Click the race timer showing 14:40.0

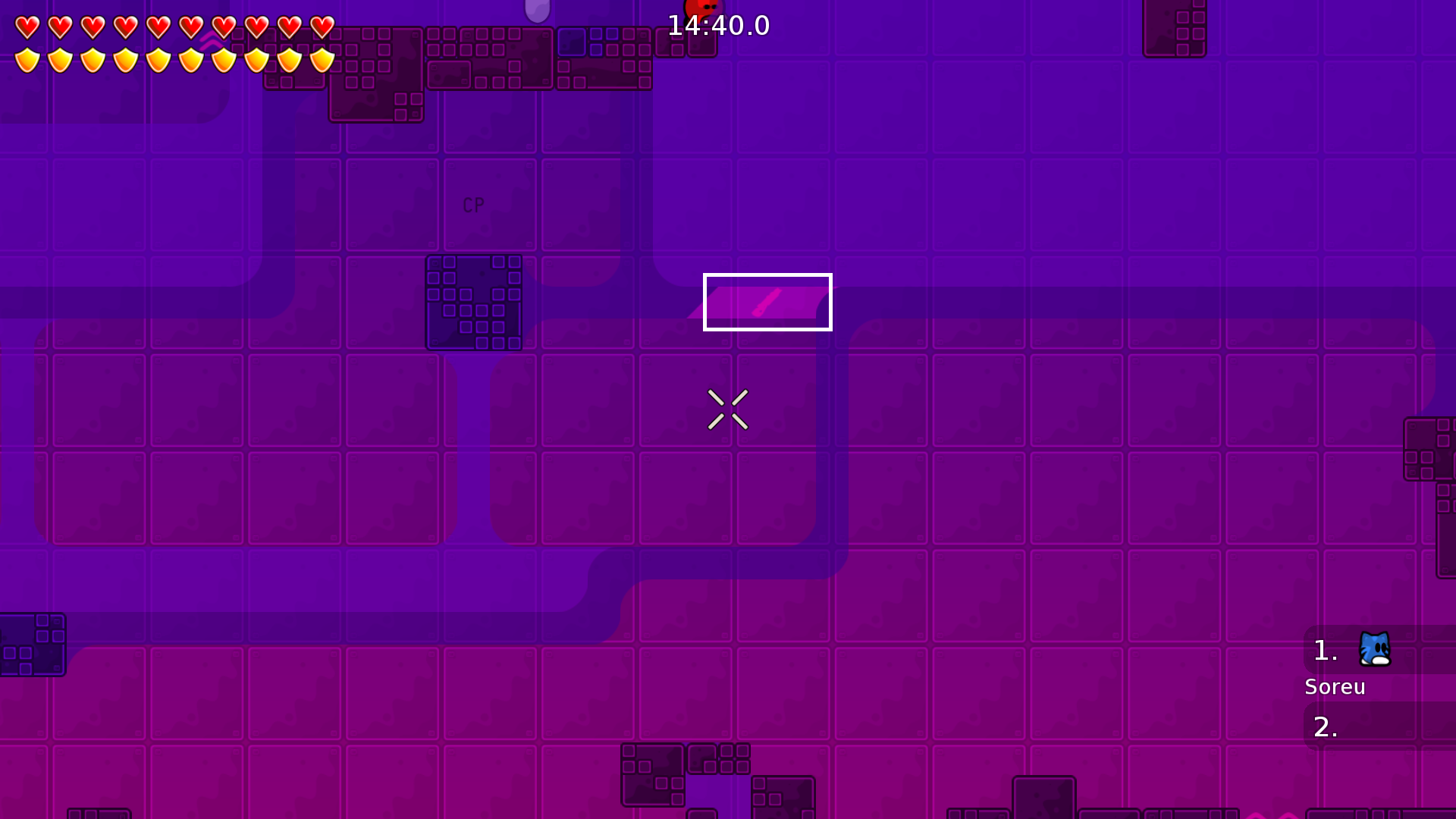718,25
